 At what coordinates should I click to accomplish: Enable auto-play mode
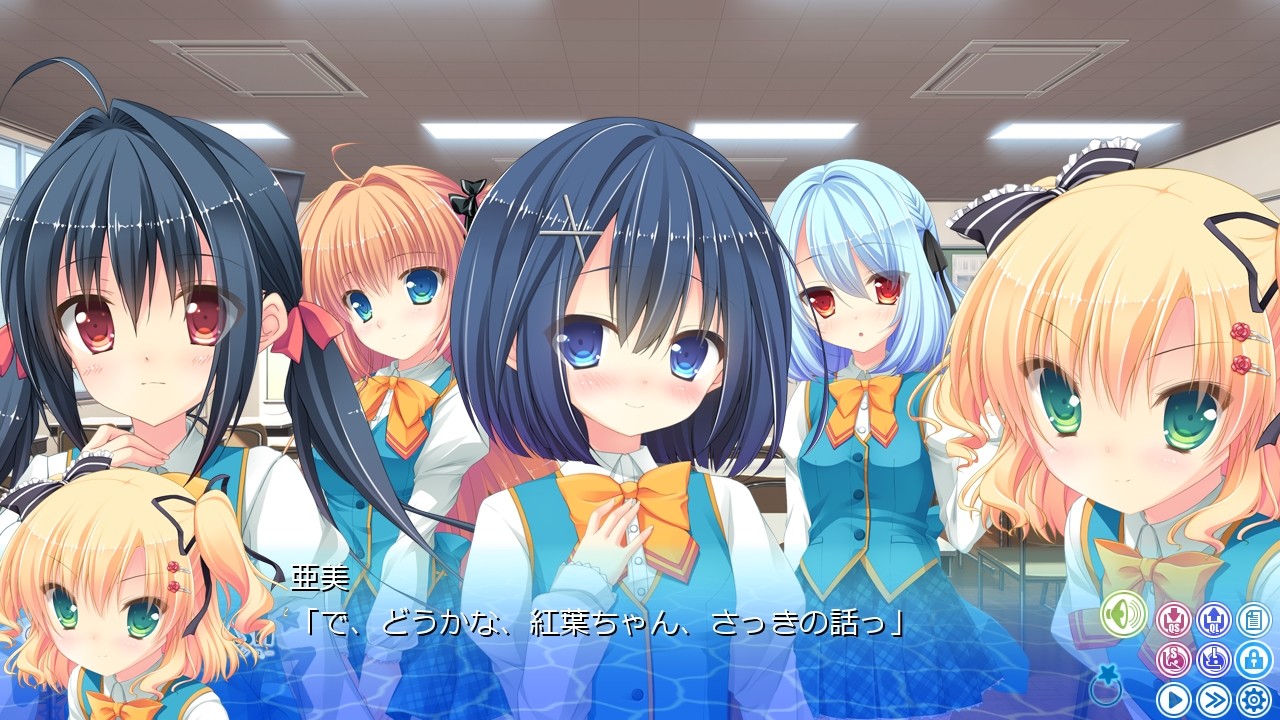(1174, 697)
